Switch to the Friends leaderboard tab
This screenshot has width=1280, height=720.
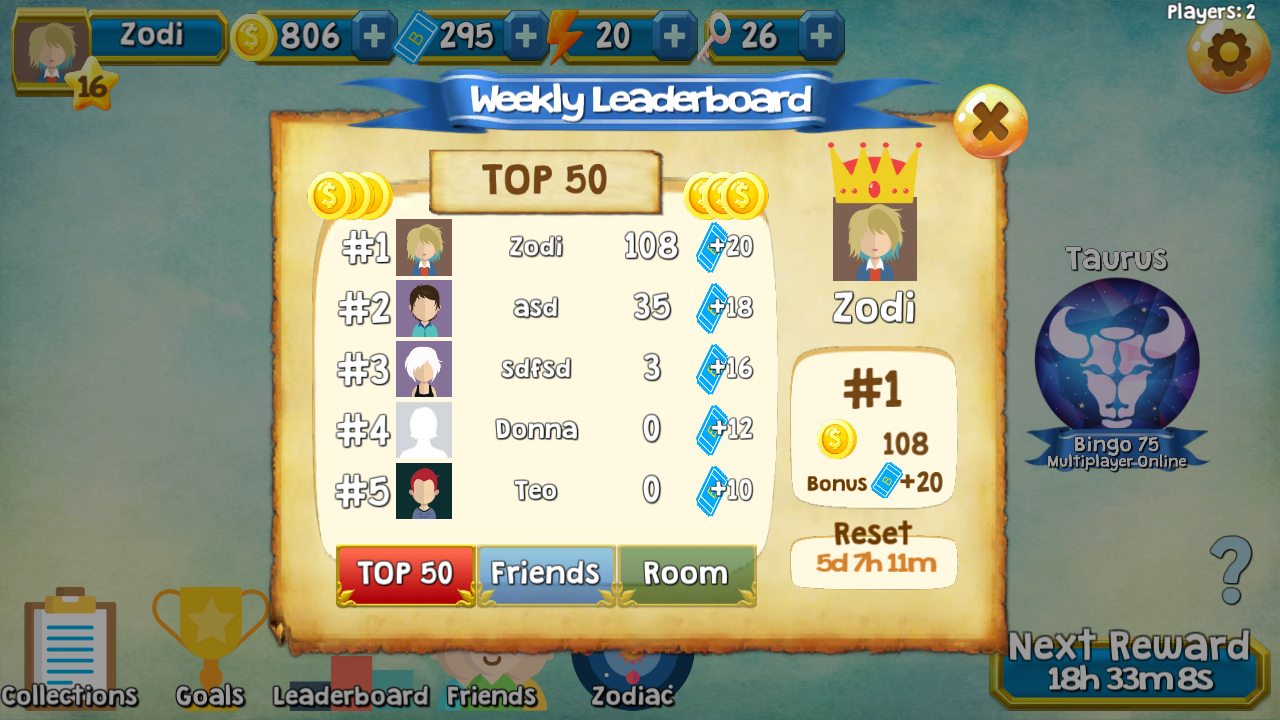point(546,572)
